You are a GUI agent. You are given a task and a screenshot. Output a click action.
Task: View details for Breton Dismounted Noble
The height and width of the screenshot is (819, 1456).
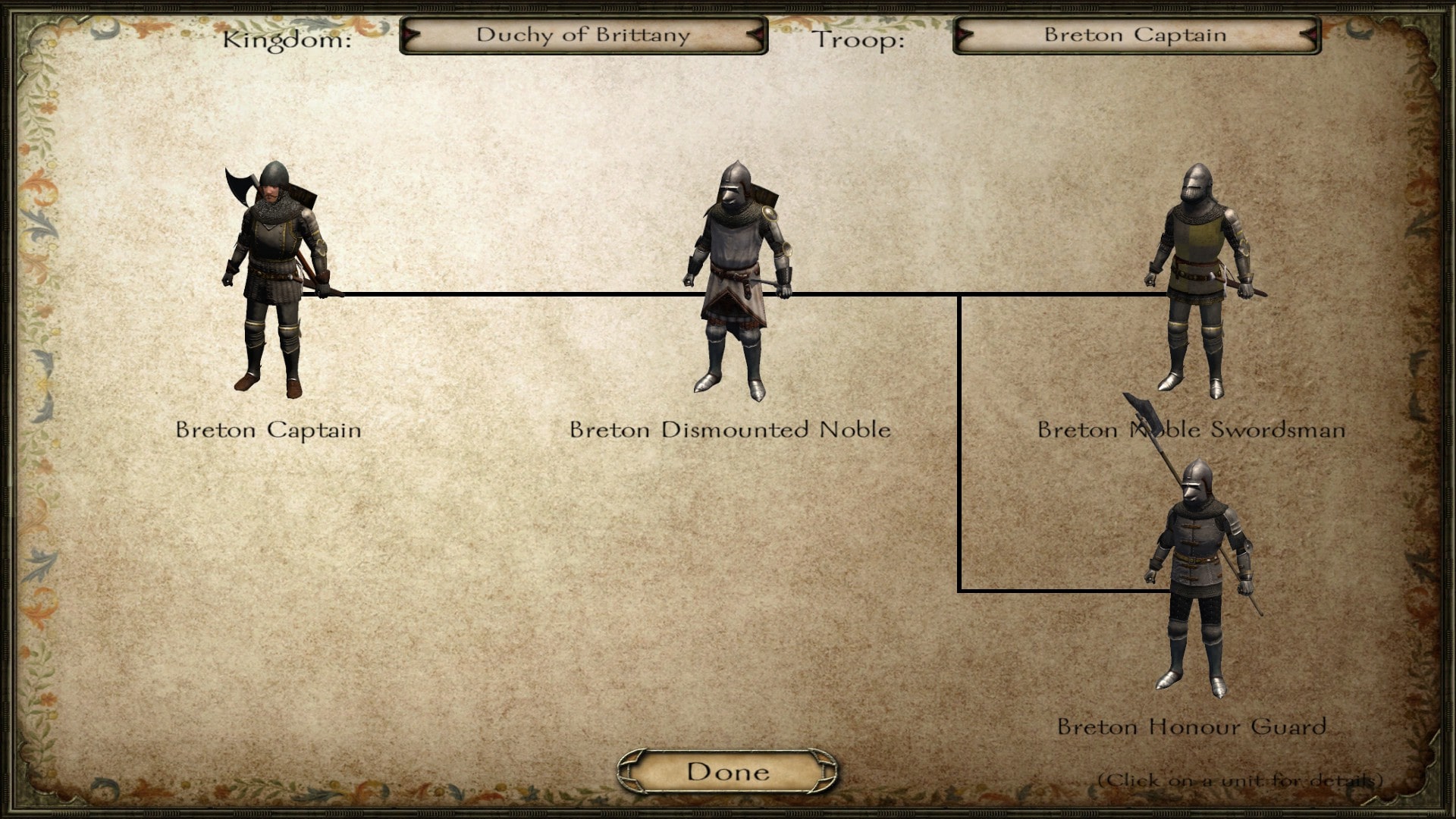737,281
